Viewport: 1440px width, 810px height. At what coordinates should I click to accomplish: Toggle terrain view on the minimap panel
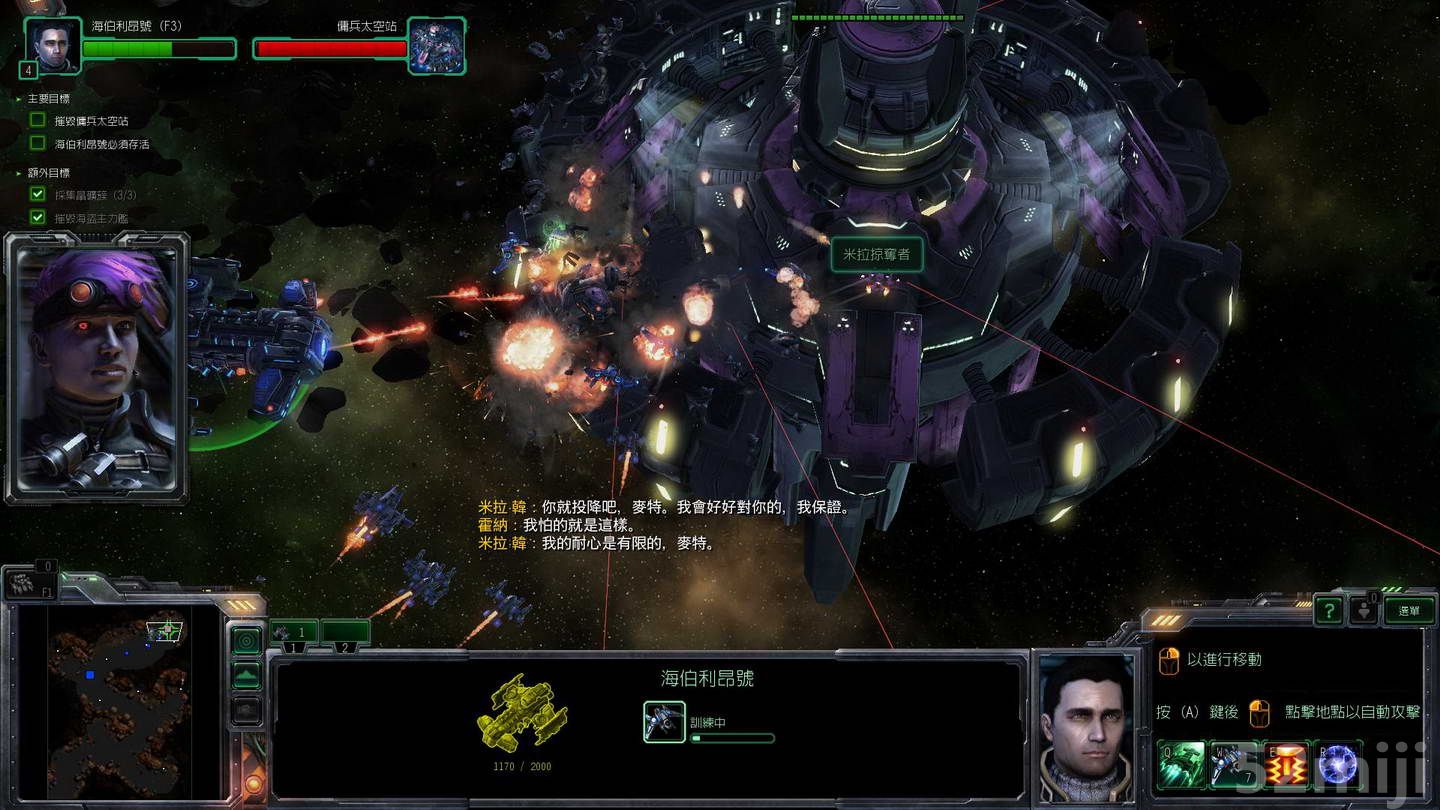coord(245,676)
